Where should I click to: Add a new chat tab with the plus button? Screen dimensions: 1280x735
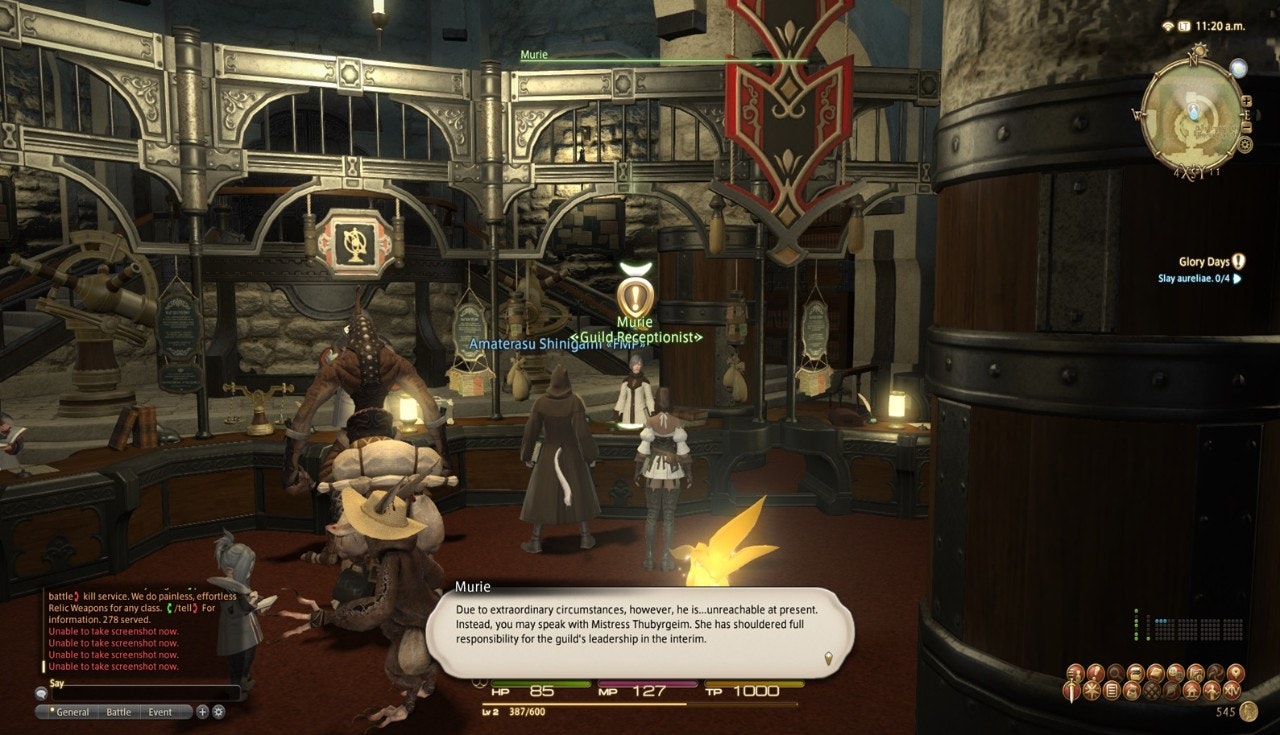coord(202,712)
